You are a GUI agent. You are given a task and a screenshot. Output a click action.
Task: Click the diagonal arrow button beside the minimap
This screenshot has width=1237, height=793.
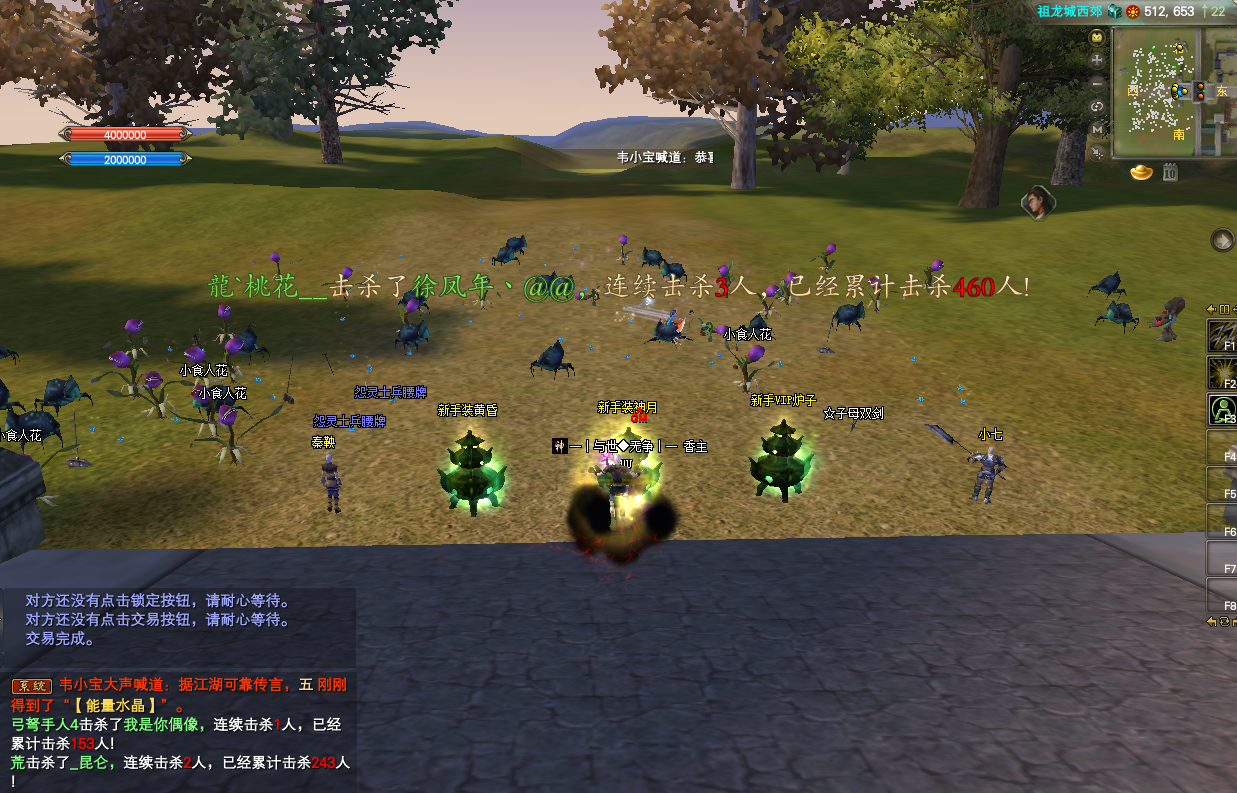pos(1097,153)
